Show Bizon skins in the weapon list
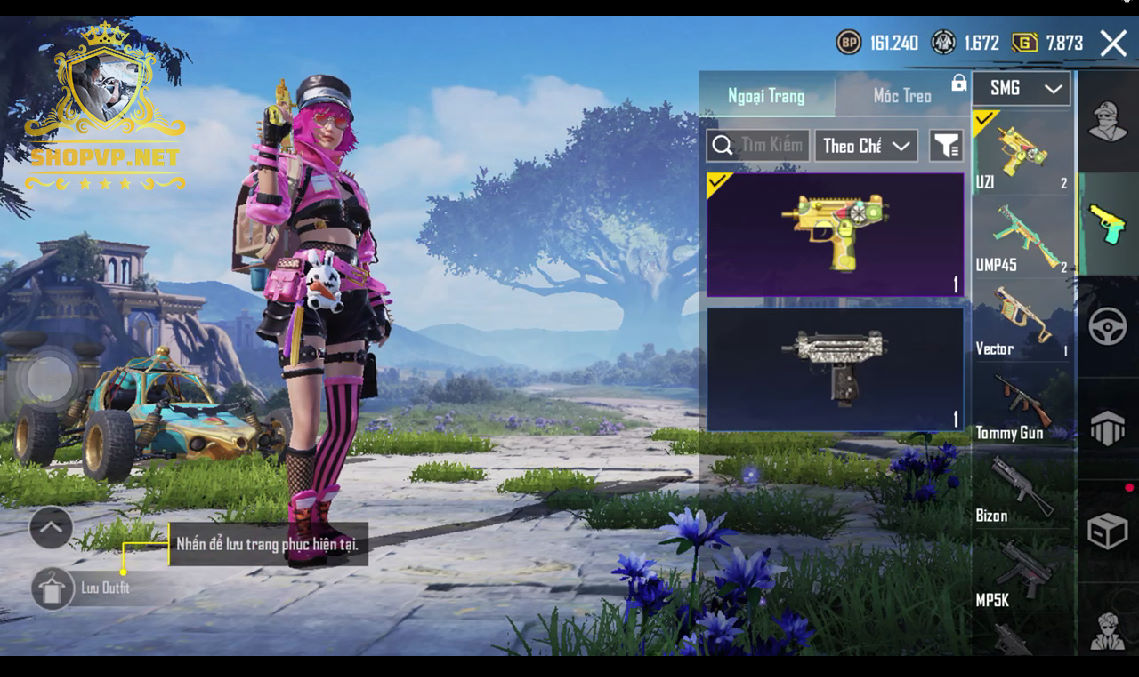1139x677 pixels. tap(1022, 489)
